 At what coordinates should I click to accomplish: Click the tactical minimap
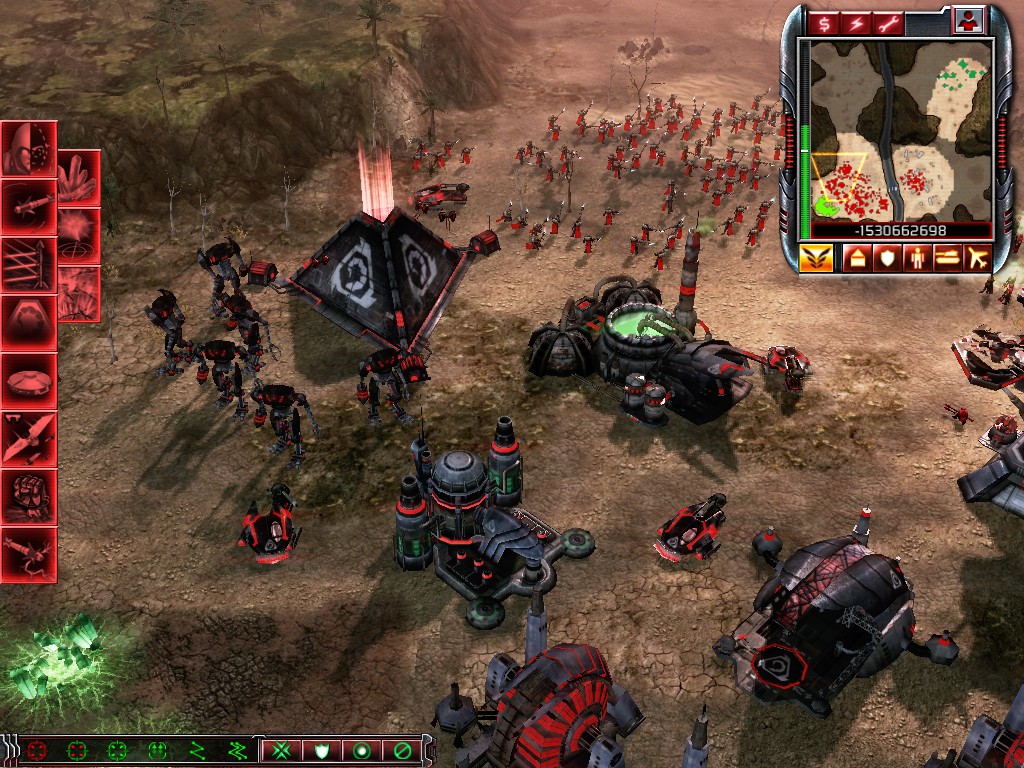click(x=900, y=130)
